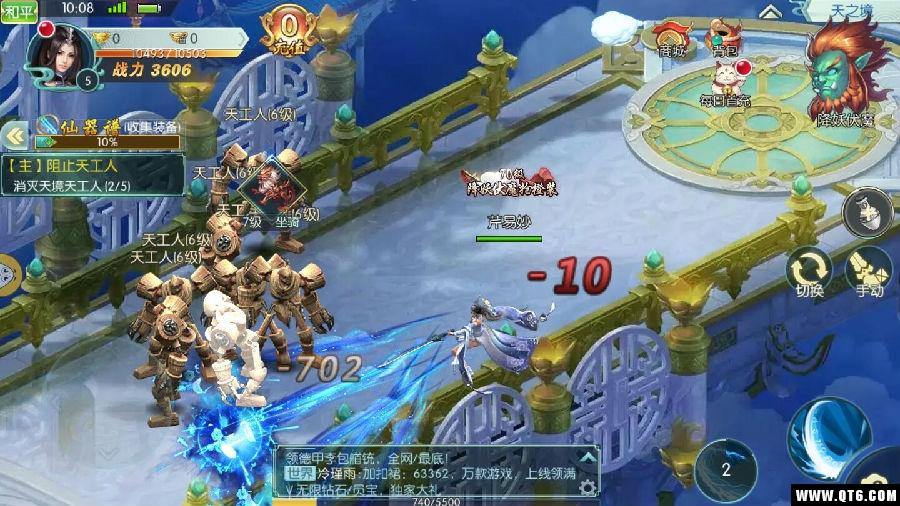Expand the chat box with the up arrow
Screen dimensions: 900x506
pos(587,455)
